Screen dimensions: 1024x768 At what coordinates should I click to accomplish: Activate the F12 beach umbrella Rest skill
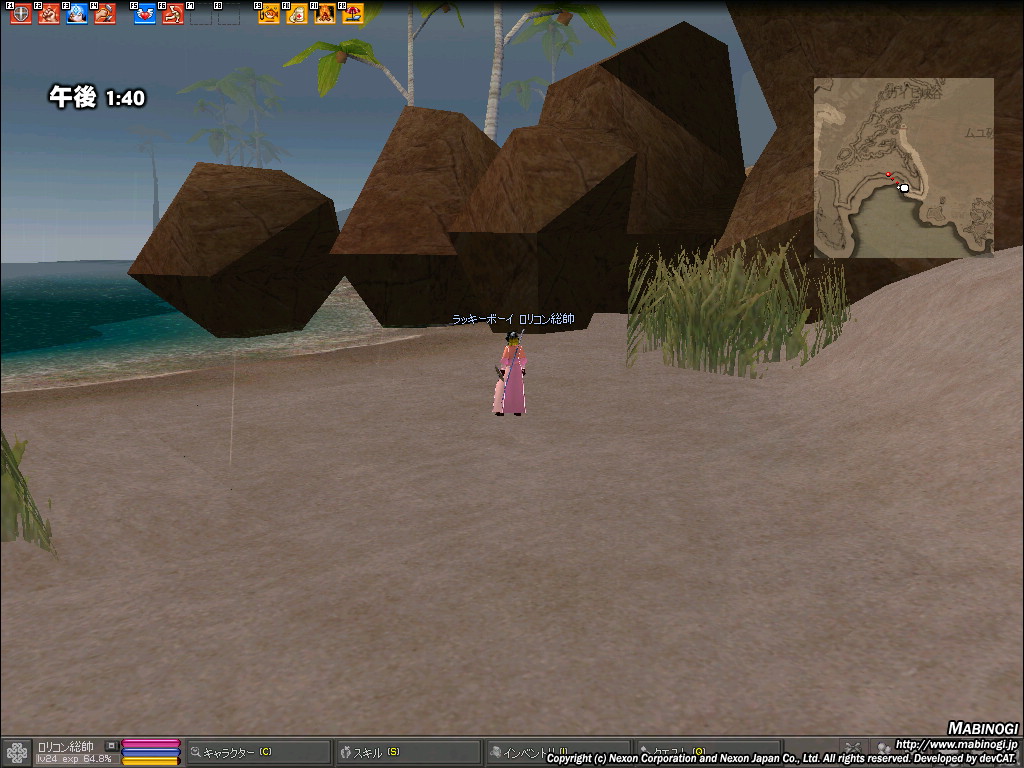[x=352, y=14]
